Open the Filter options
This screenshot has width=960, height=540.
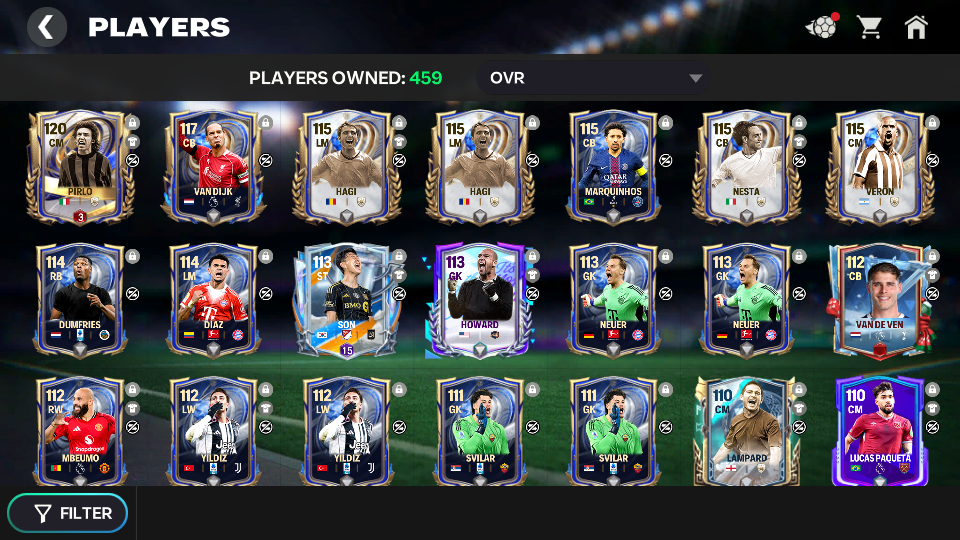[68, 513]
